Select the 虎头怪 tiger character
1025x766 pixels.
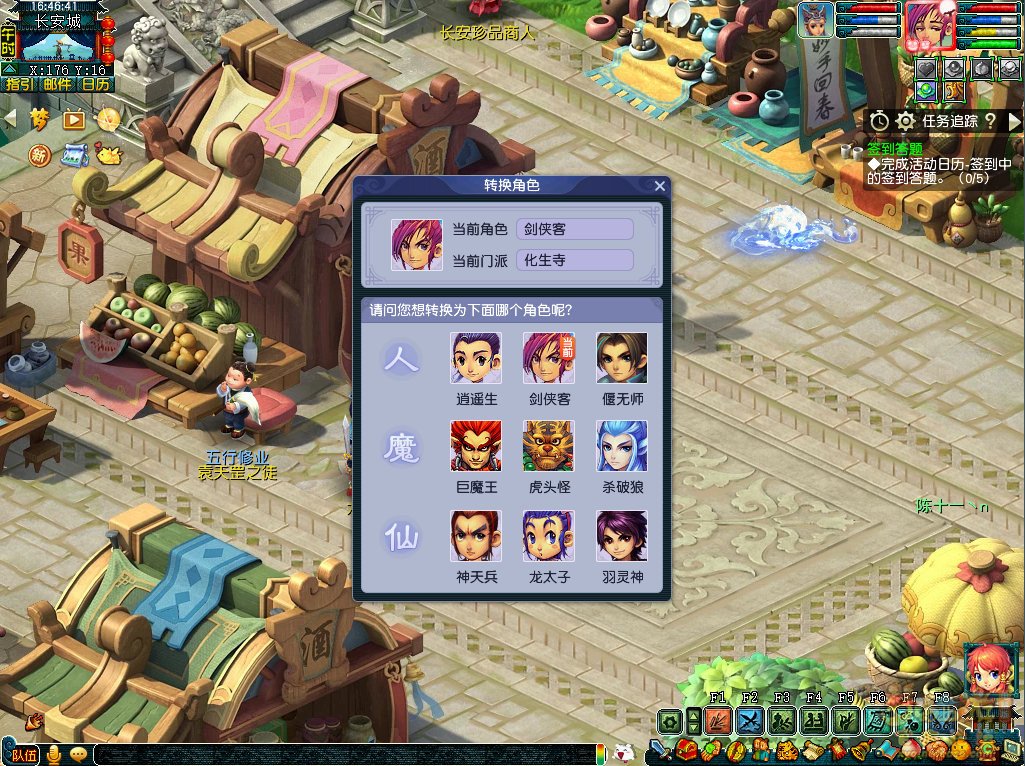(x=548, y=446)
